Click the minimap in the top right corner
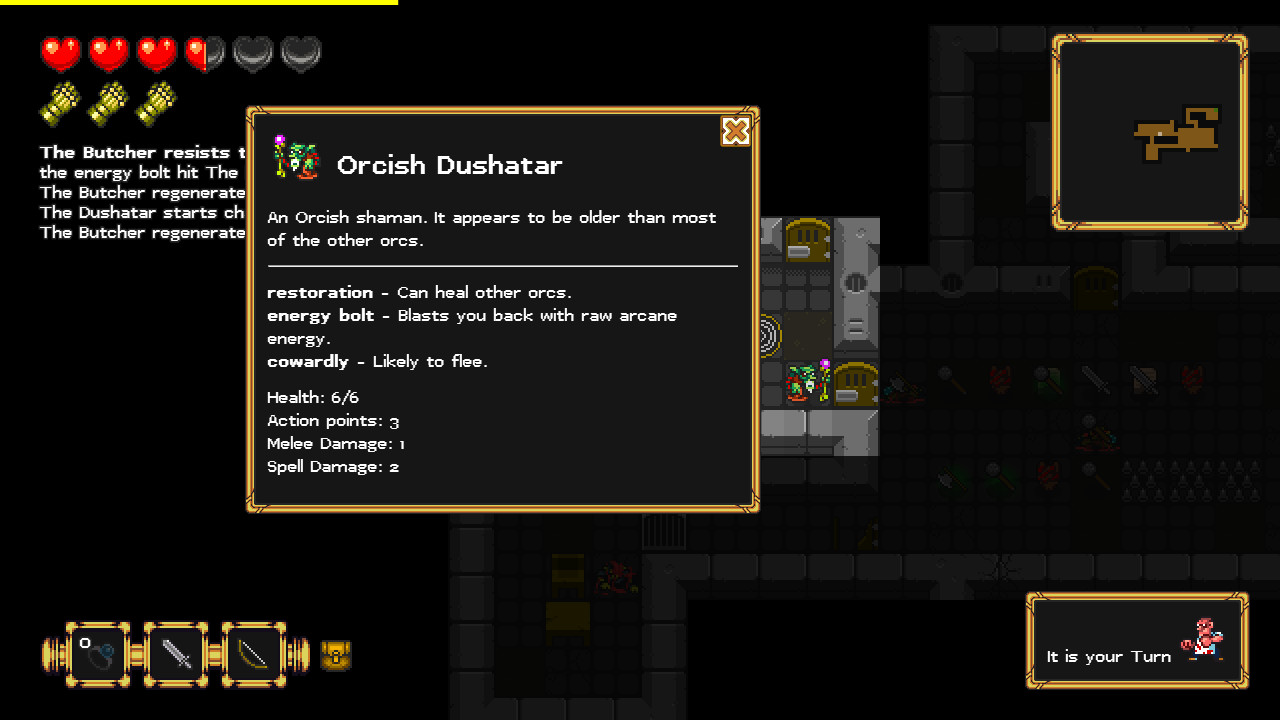 [1149, 131]
